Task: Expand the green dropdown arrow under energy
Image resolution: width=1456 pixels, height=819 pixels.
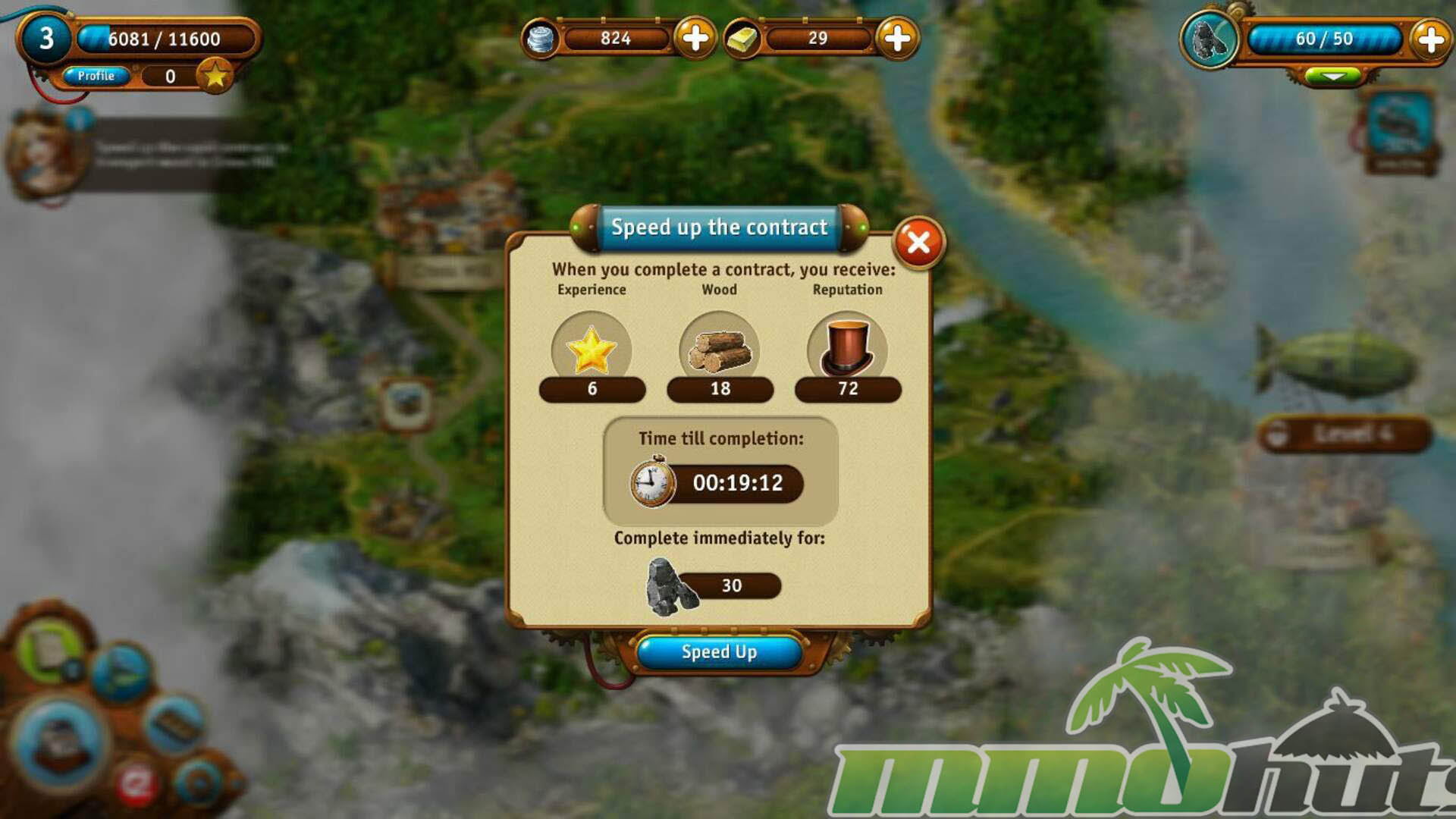Action: point(1332,77)
